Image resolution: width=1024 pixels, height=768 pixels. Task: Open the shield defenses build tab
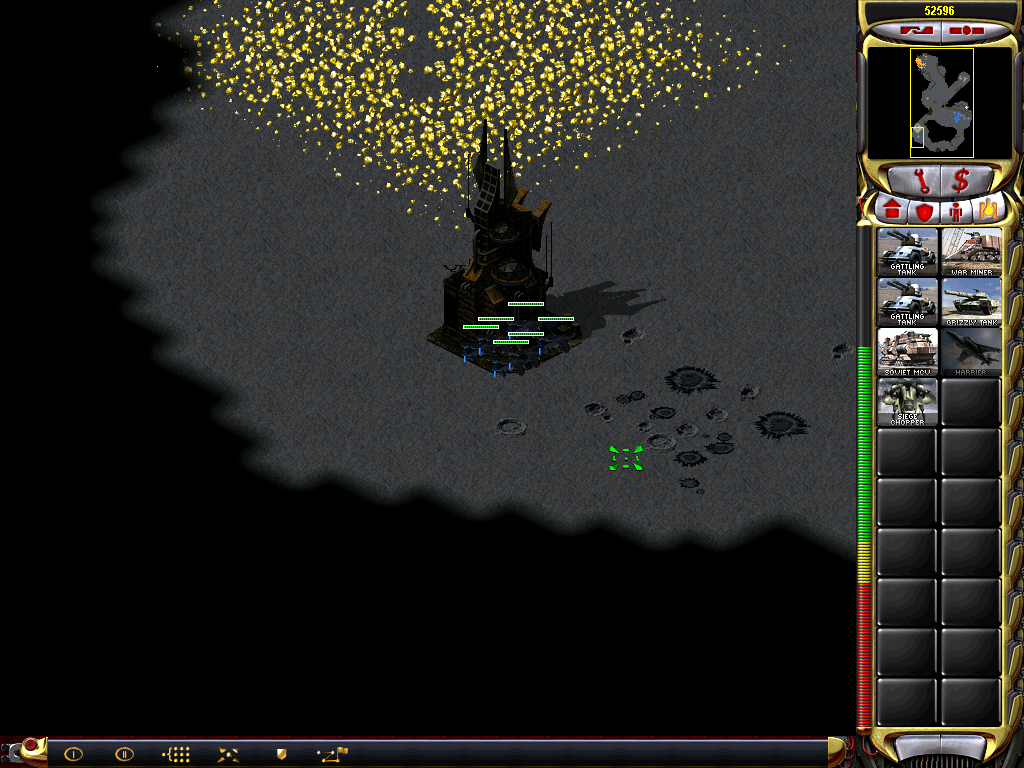click(924, 211)
